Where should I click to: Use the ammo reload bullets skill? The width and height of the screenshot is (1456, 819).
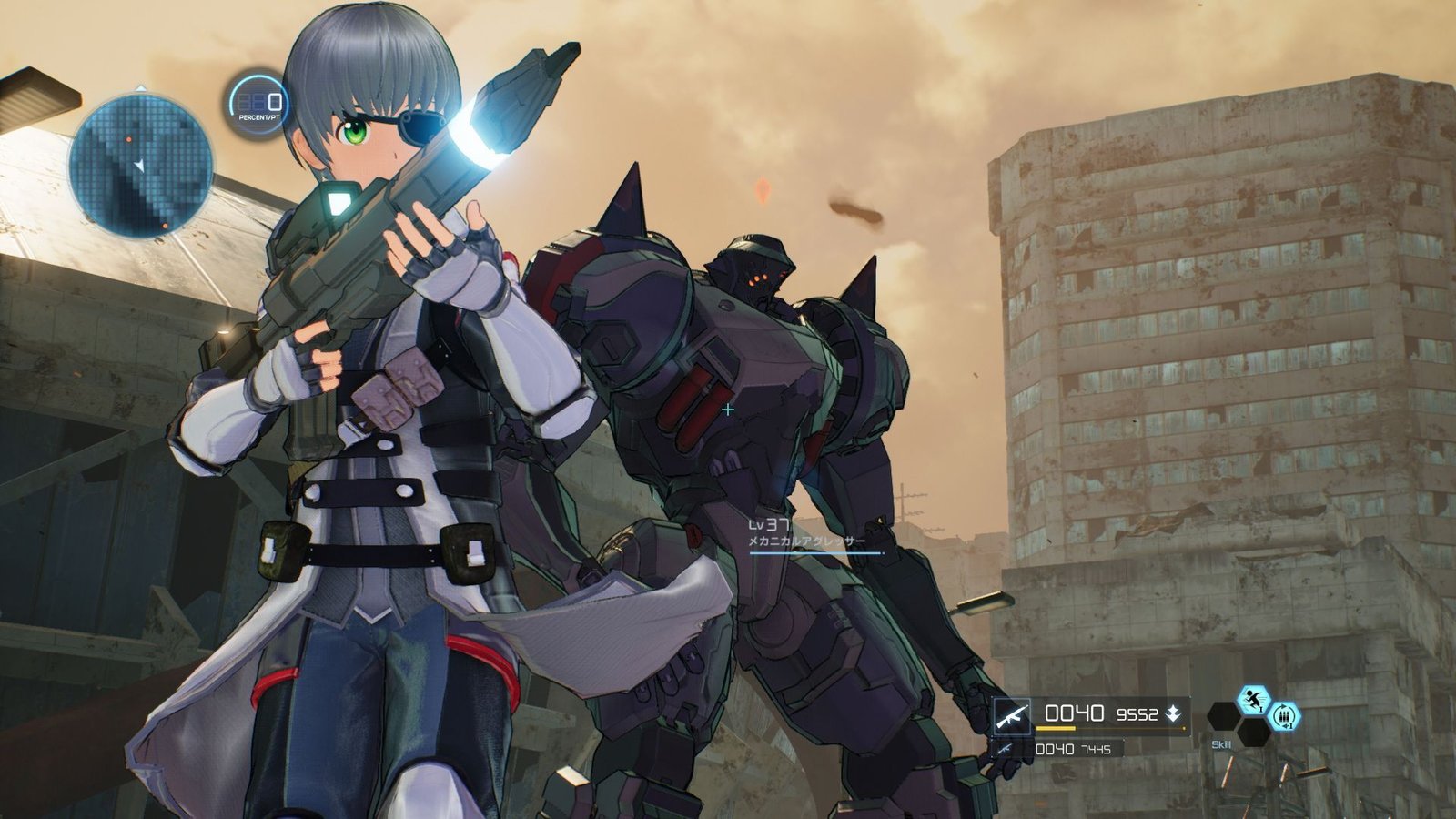[1284, 716]
